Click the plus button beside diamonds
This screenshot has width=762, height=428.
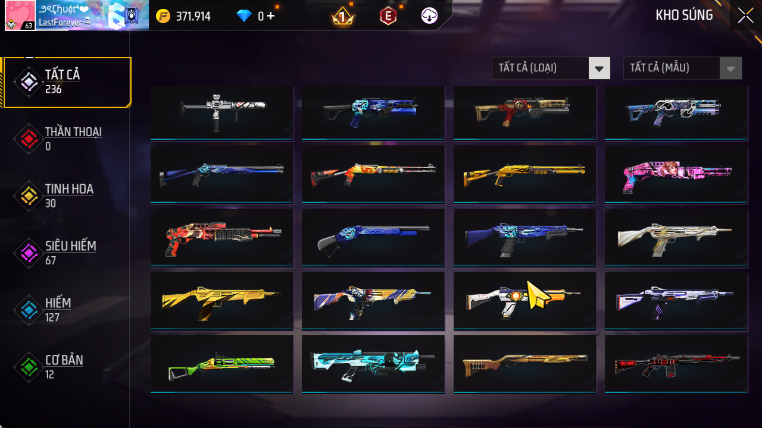pos(270,16)
